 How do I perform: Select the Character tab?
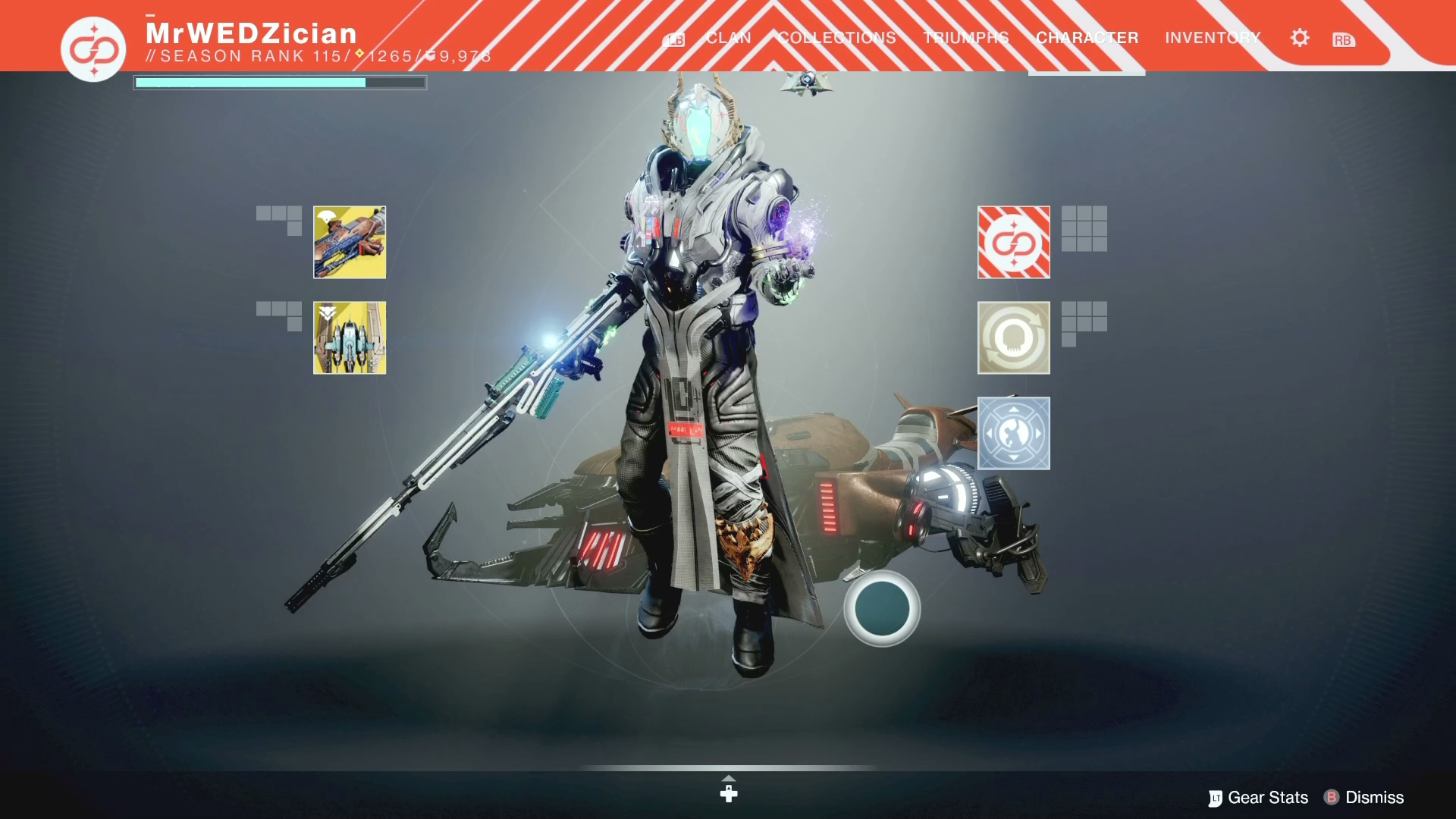(x=1087, y=38)
